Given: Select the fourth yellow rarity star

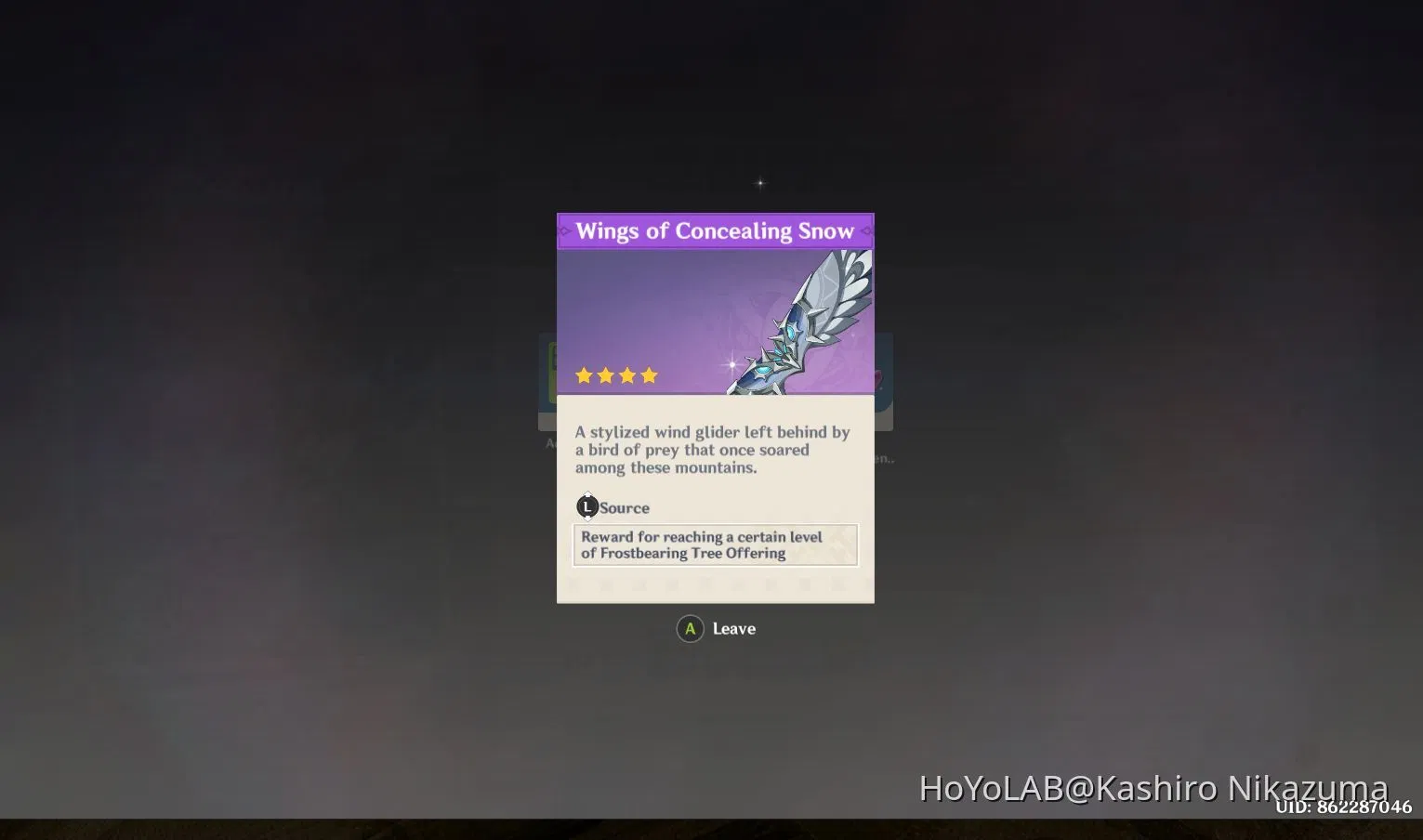Looking at the screenshot, I should point(649,375).
